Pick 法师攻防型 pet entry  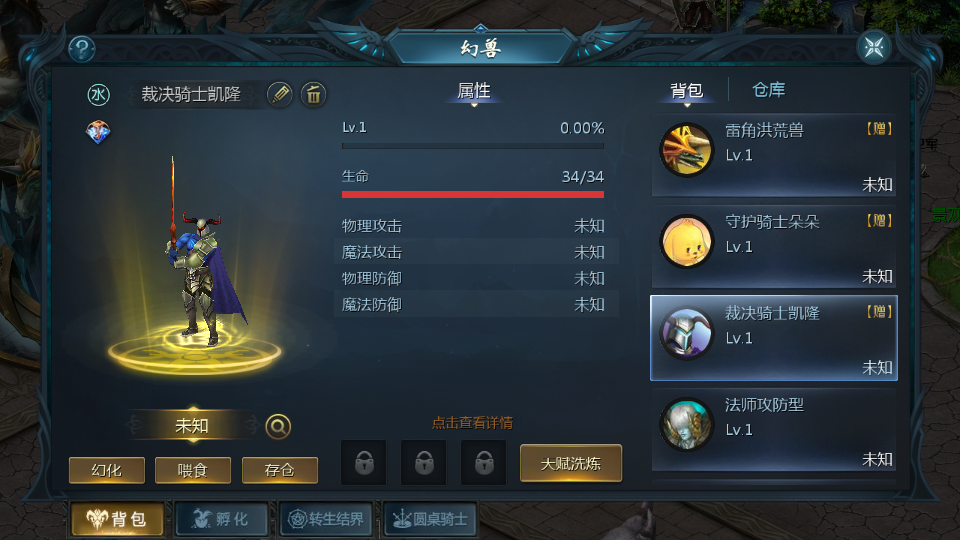(774, 430)
